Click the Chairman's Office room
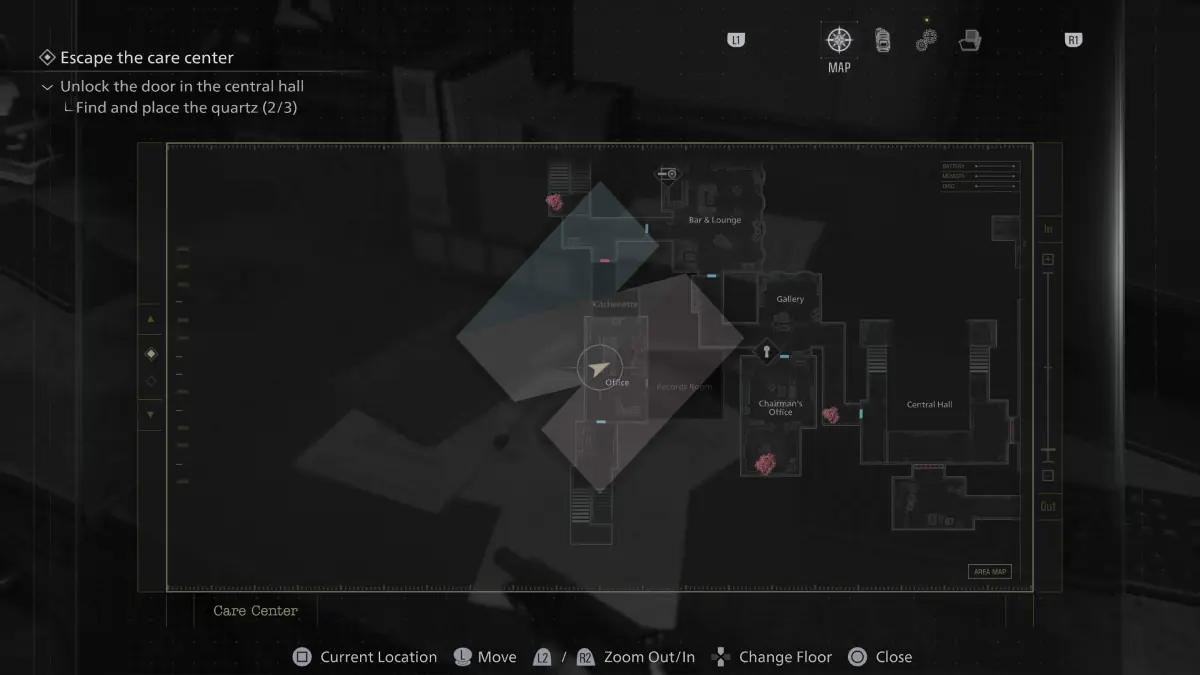This screenshot has height=675, width=1200. pos(780,407)
